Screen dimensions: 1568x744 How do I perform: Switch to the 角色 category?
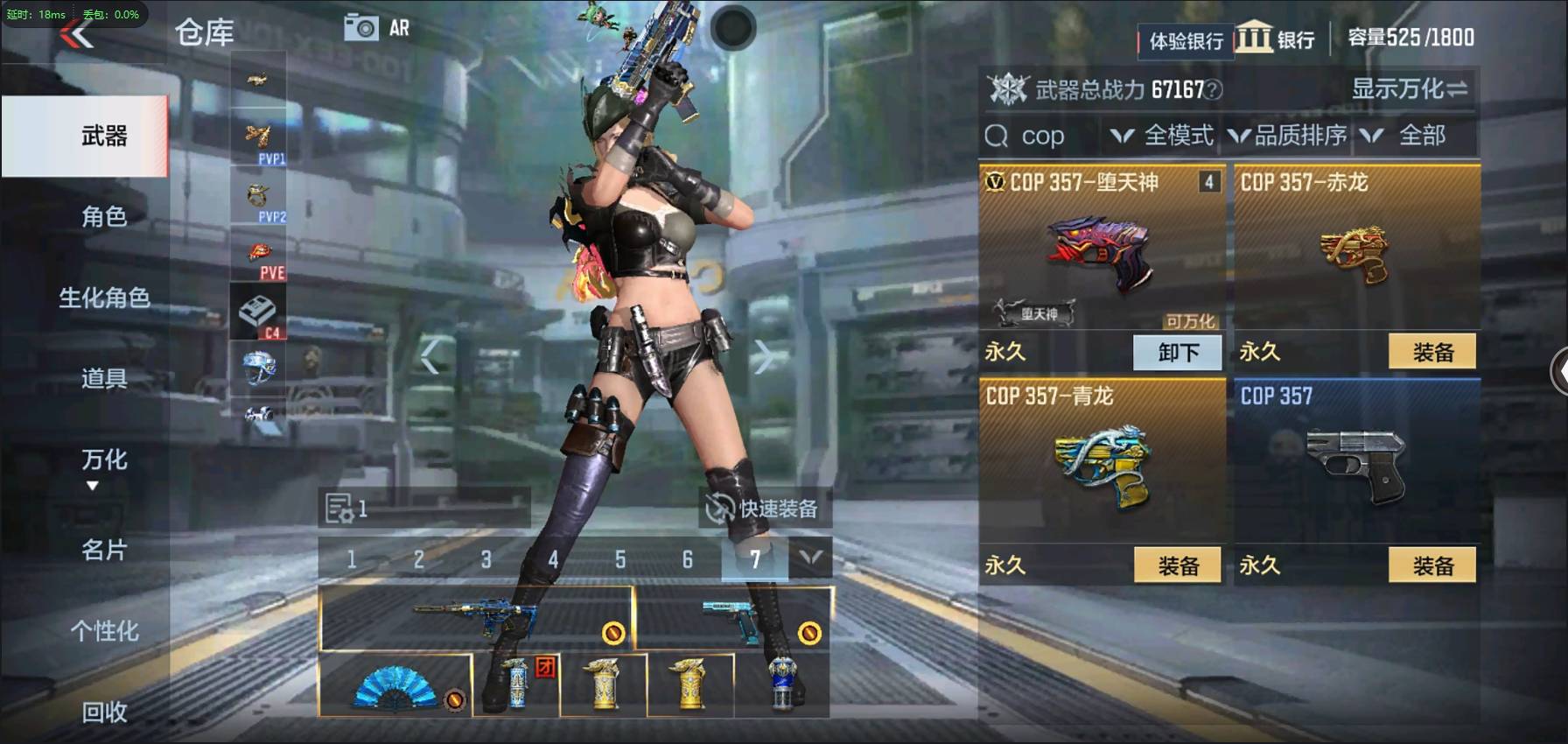click(x=104, y=216)
